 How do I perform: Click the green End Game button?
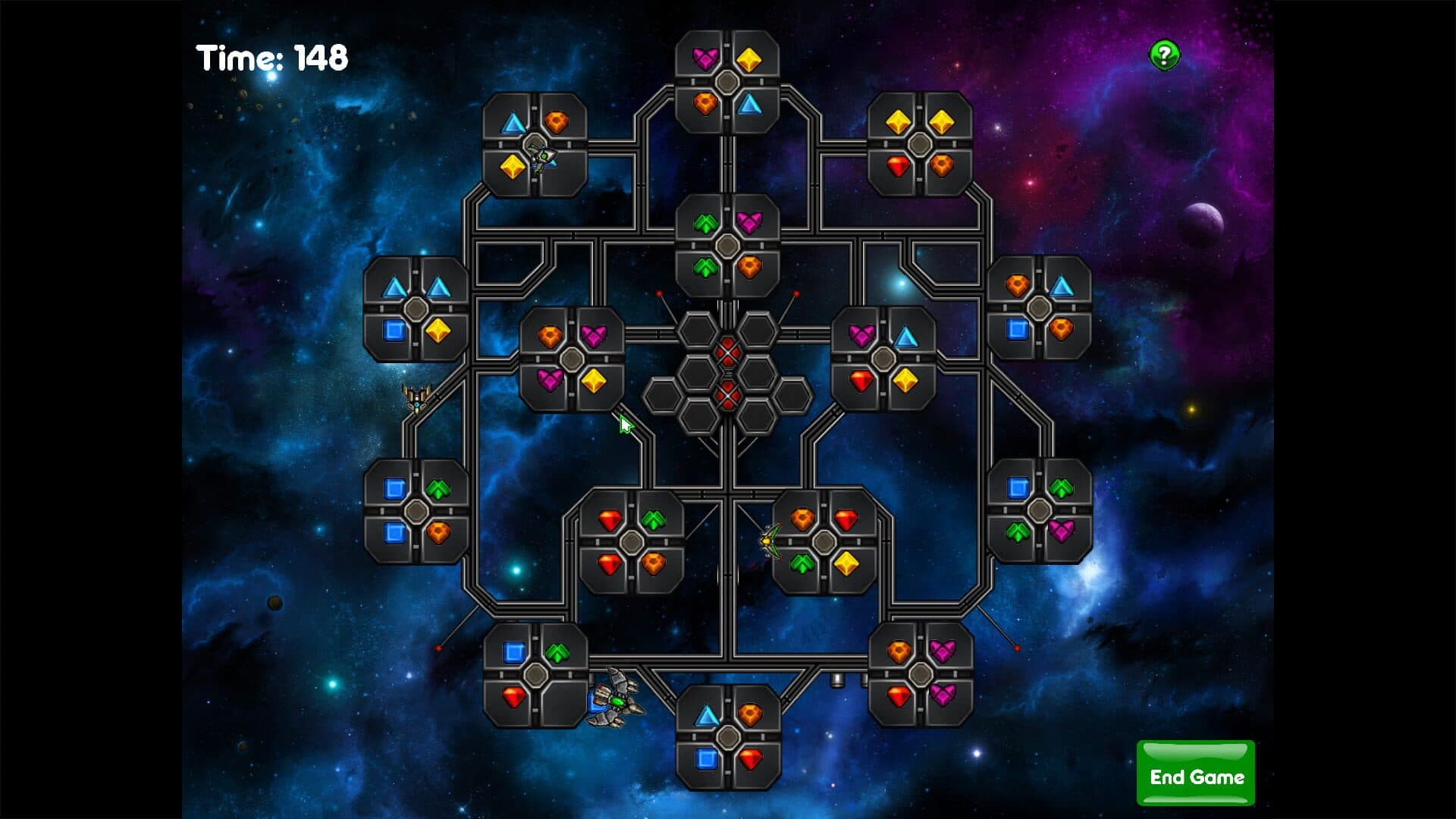click(1195, 774)
